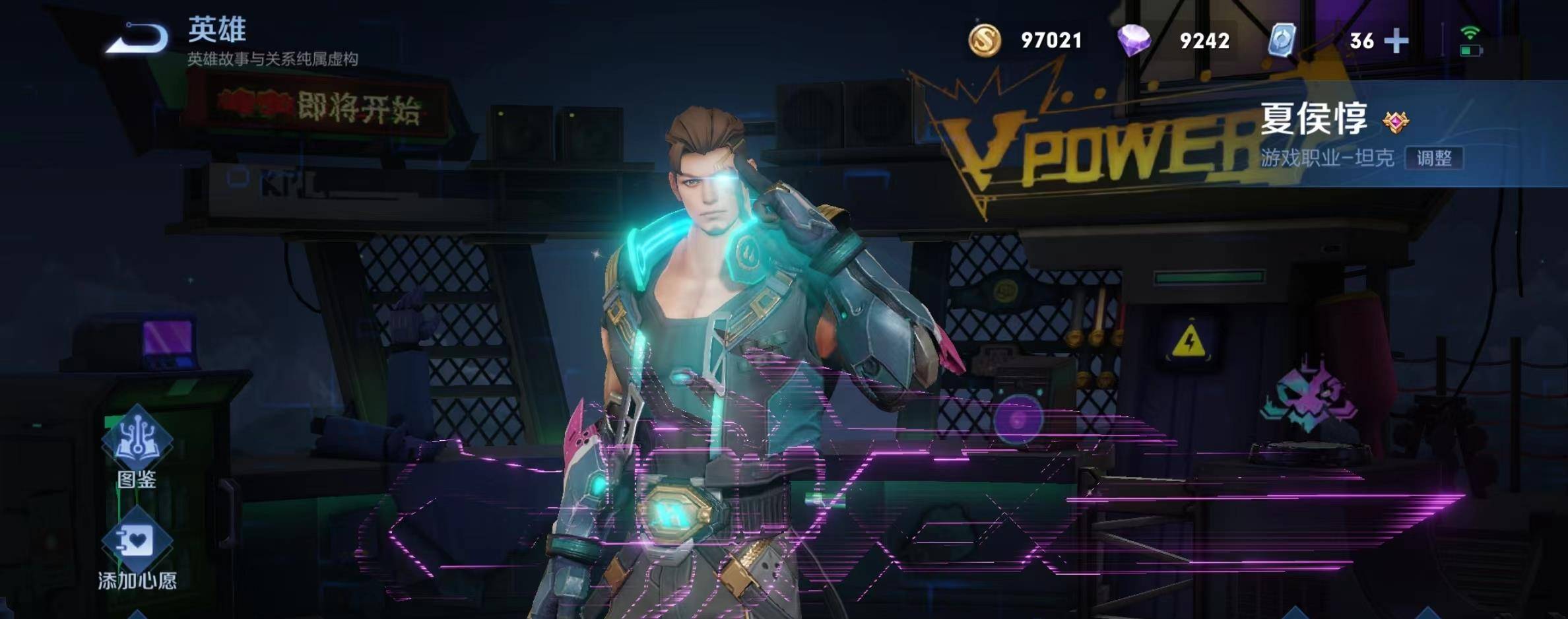Click the badge emblem beside 夏侯惇
The height and width of the screenshot is (619, 1568).
pos(1396,121)
